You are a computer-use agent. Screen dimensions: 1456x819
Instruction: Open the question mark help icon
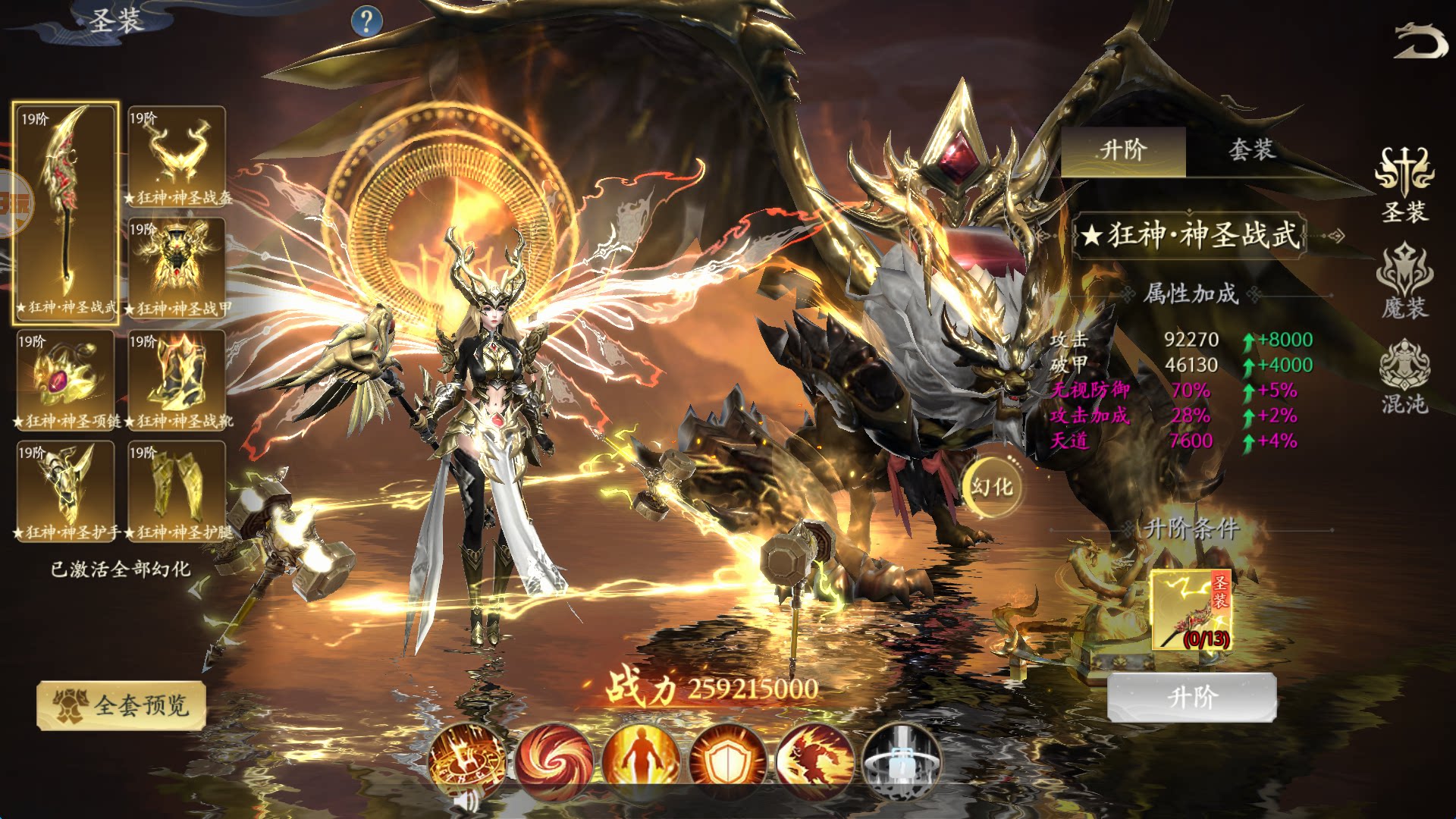point(367,21)
